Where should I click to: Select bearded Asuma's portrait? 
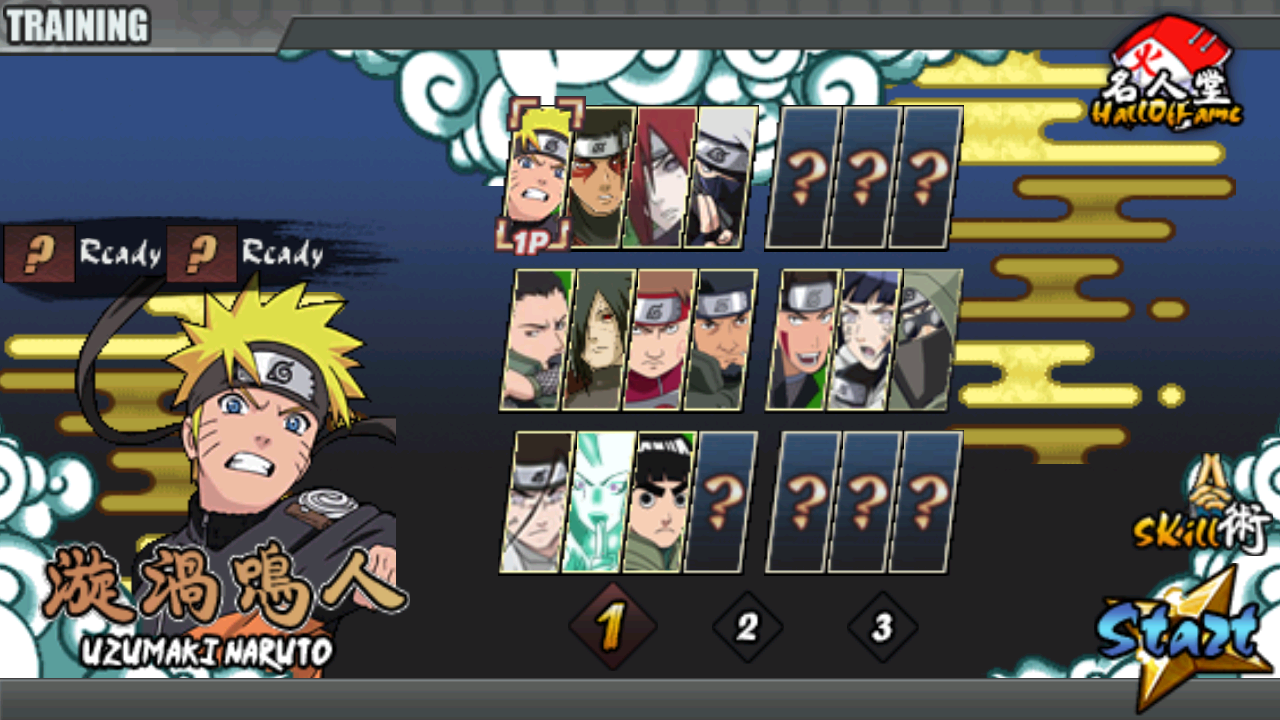point(718,339)
